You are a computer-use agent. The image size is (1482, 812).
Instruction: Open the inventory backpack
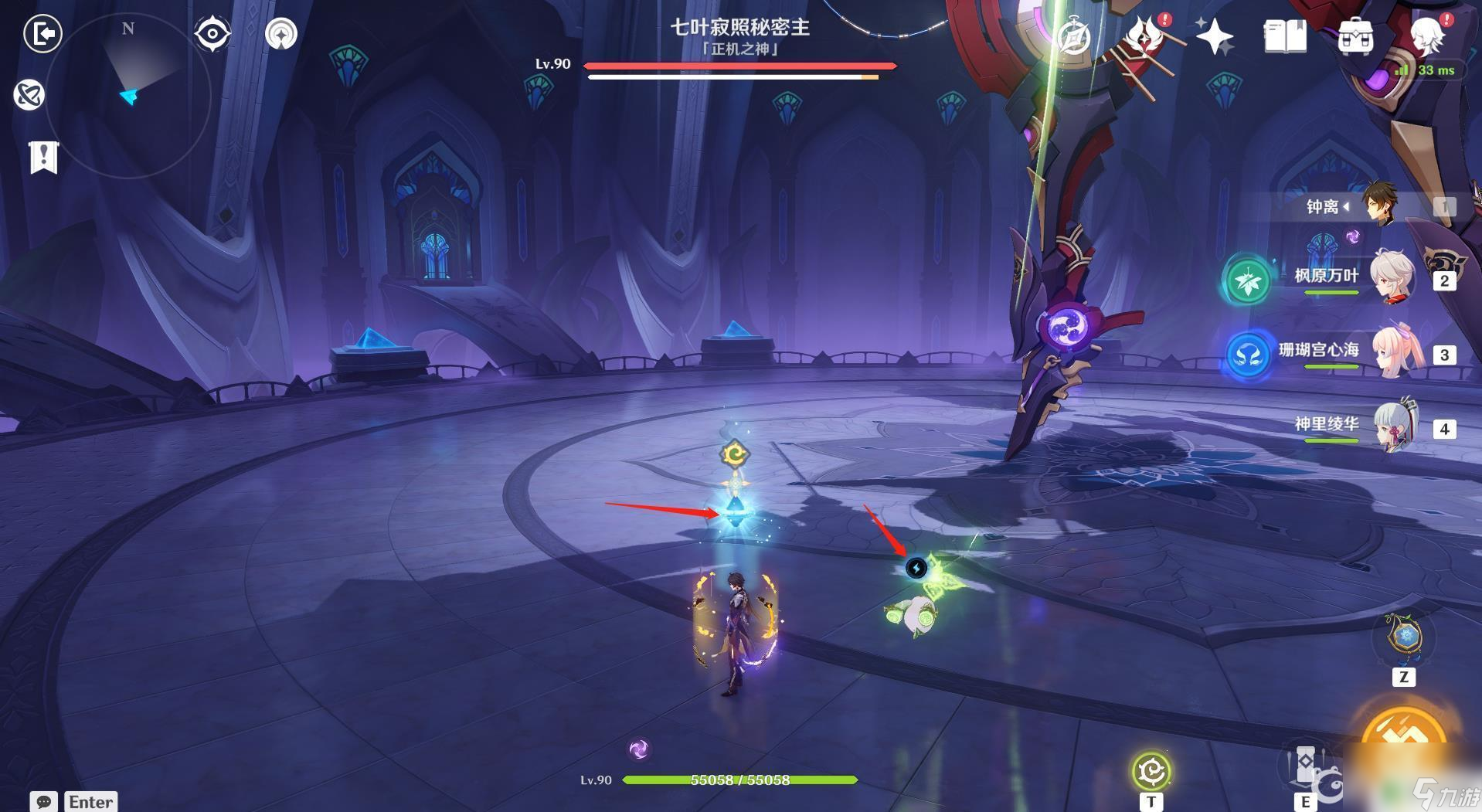point(1355,36)
